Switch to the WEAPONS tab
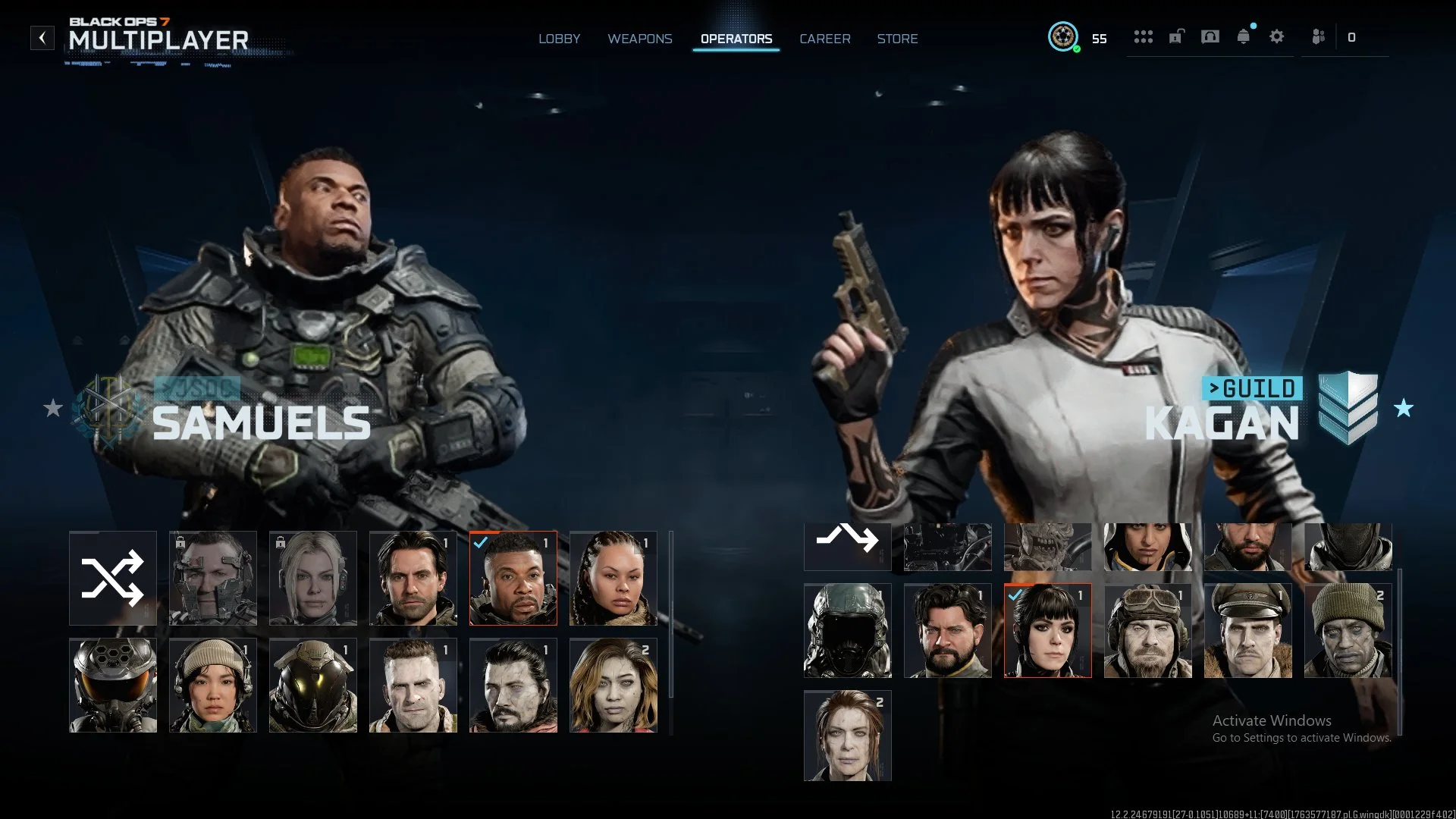Viewport: 1456px width, 819px height. [640, 39]
